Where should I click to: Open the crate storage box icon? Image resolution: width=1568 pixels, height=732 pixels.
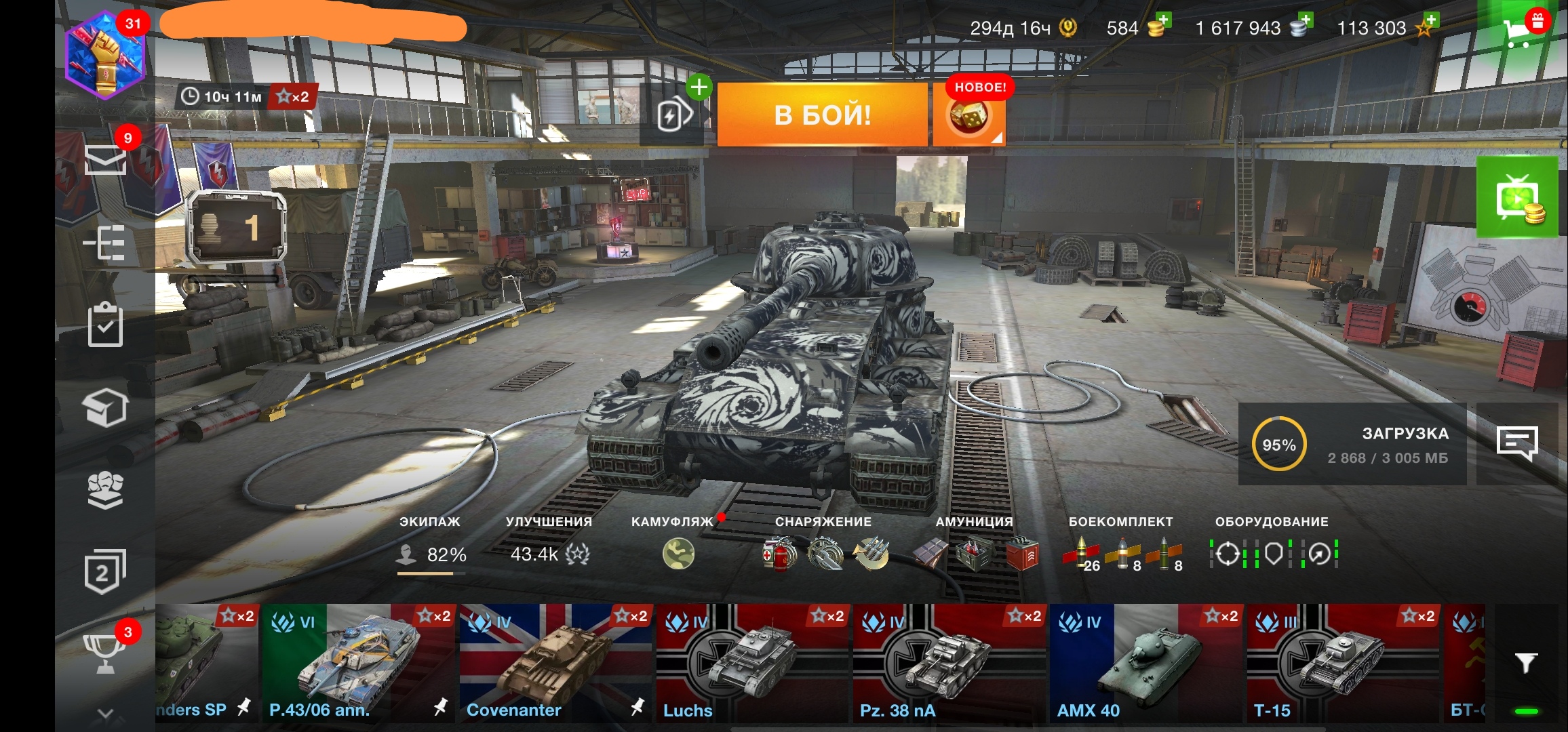click(105, 408)
